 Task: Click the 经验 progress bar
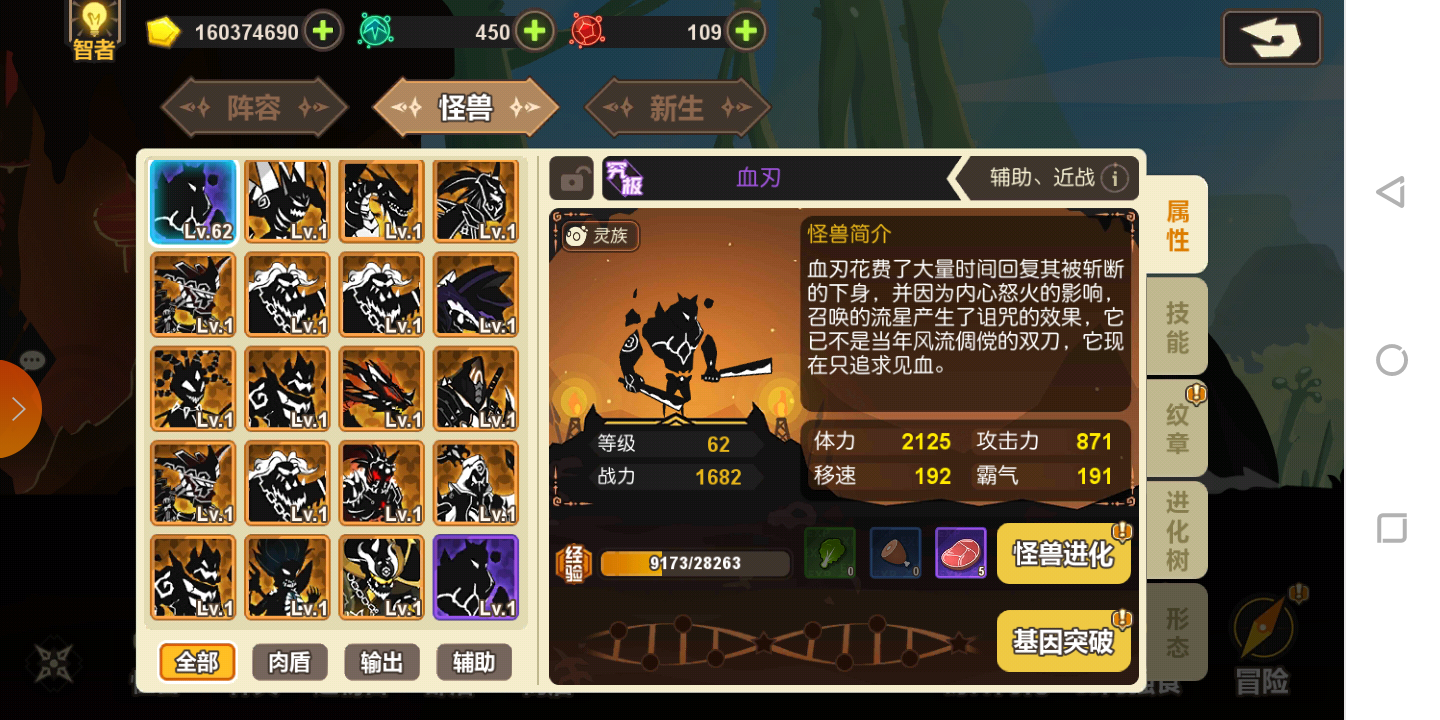click(x=695, y=563)
